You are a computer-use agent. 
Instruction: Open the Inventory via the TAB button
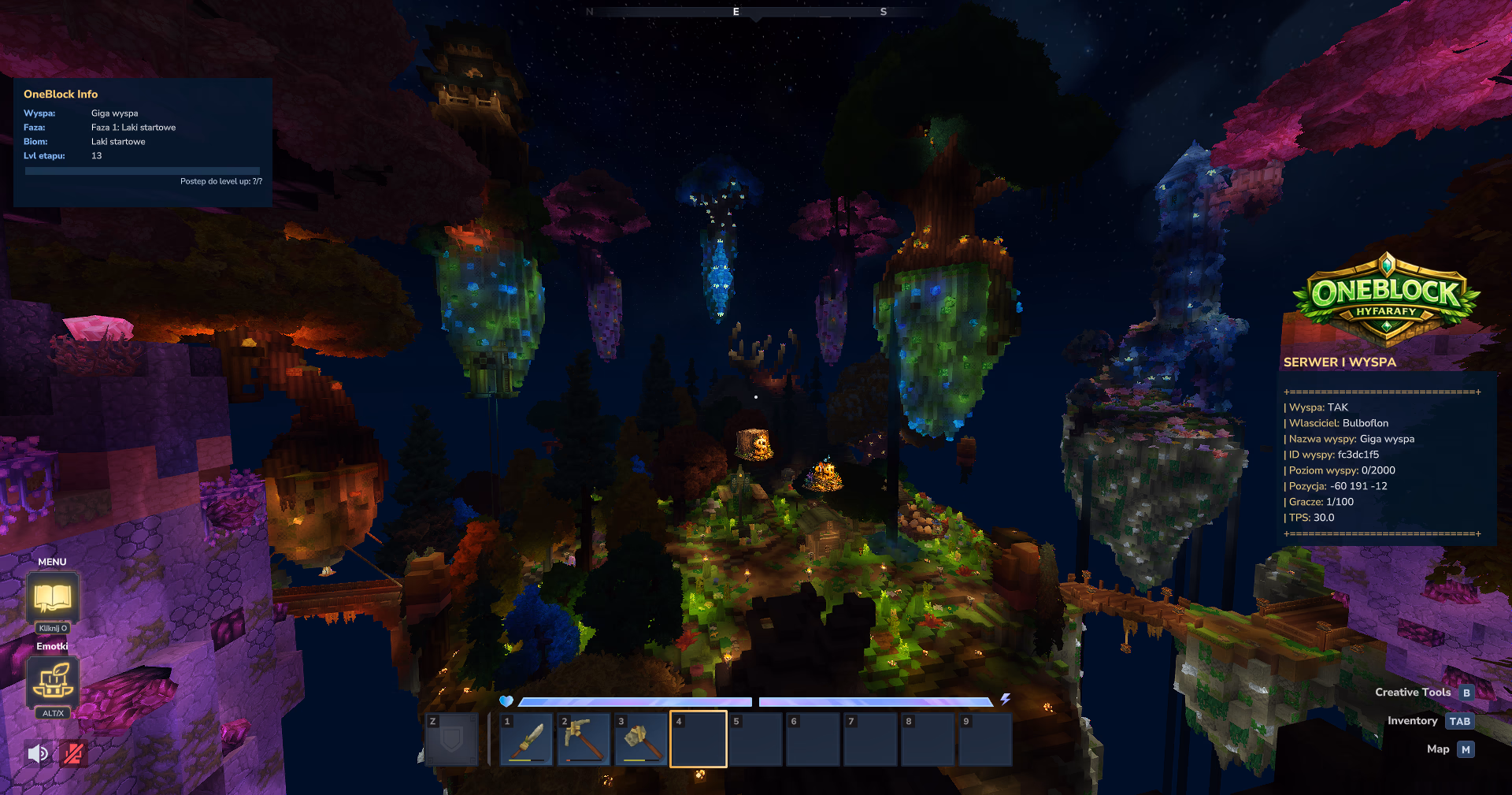click(1461, 720)
